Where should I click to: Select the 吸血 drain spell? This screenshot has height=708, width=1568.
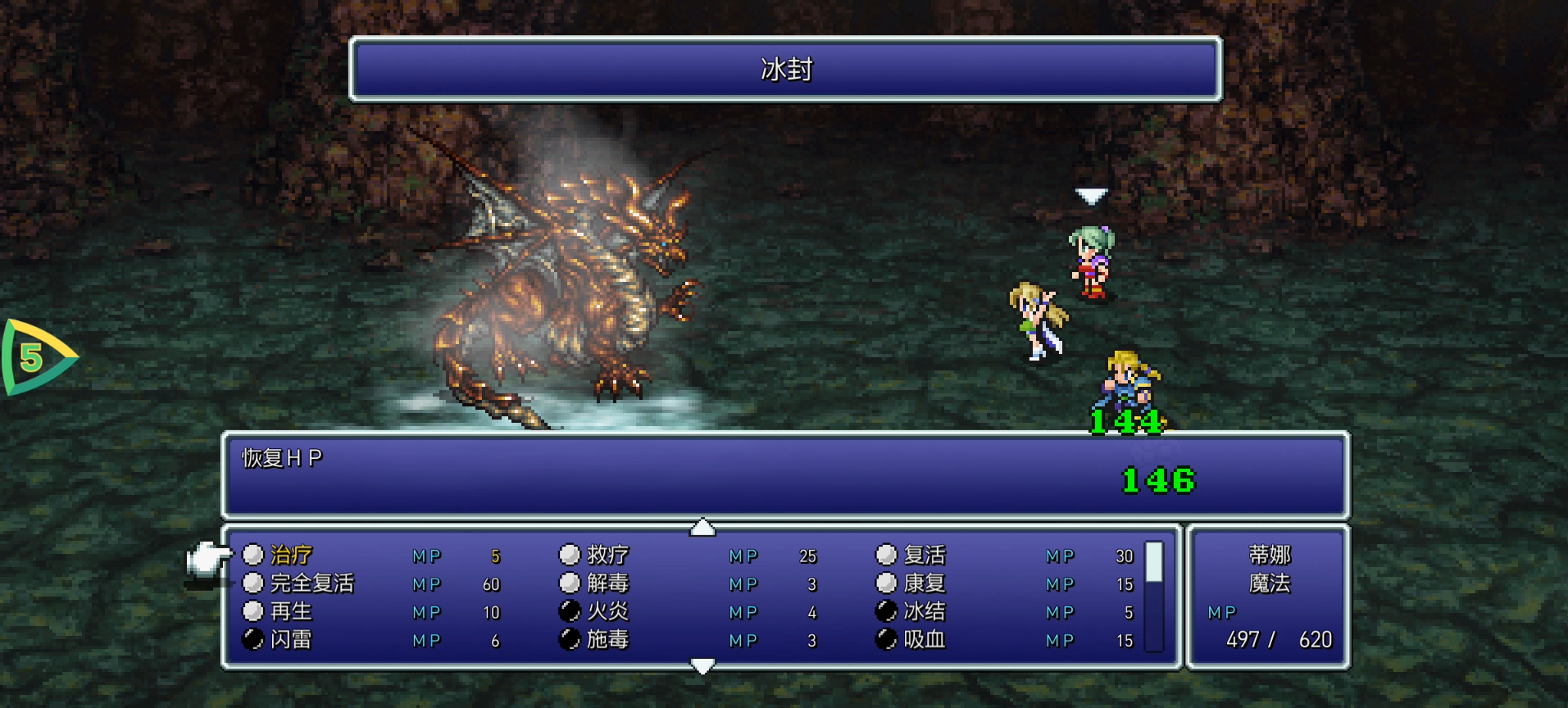[924, 639]
